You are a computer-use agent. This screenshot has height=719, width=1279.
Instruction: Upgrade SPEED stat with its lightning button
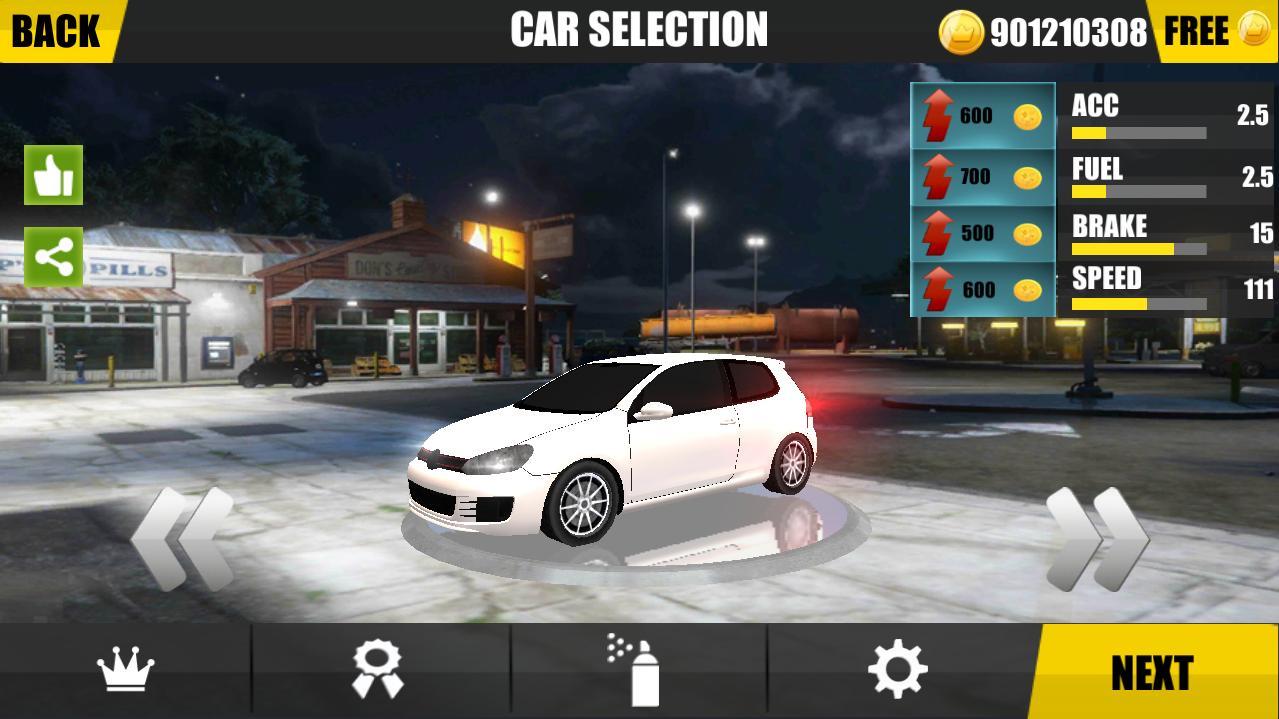pos(983,290)
